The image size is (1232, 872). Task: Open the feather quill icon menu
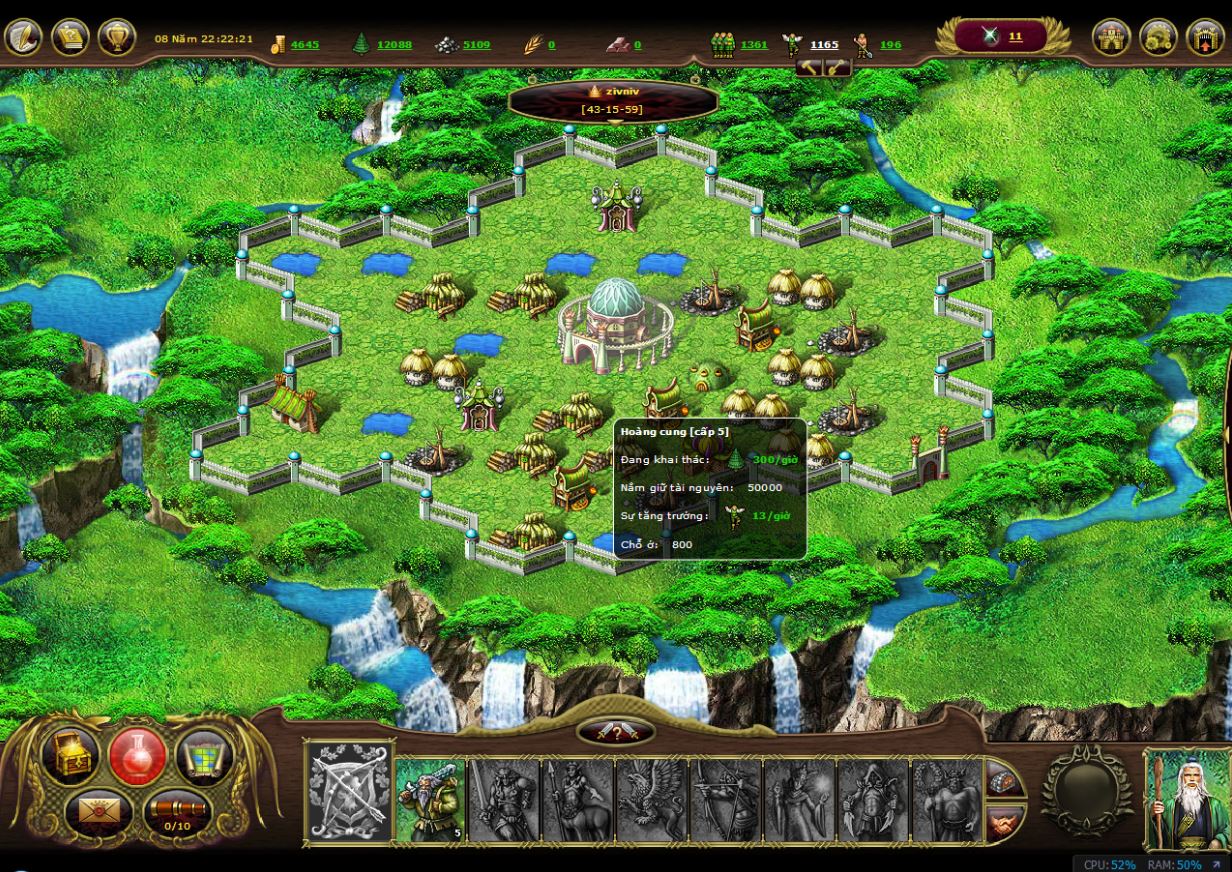pos(23,38)
